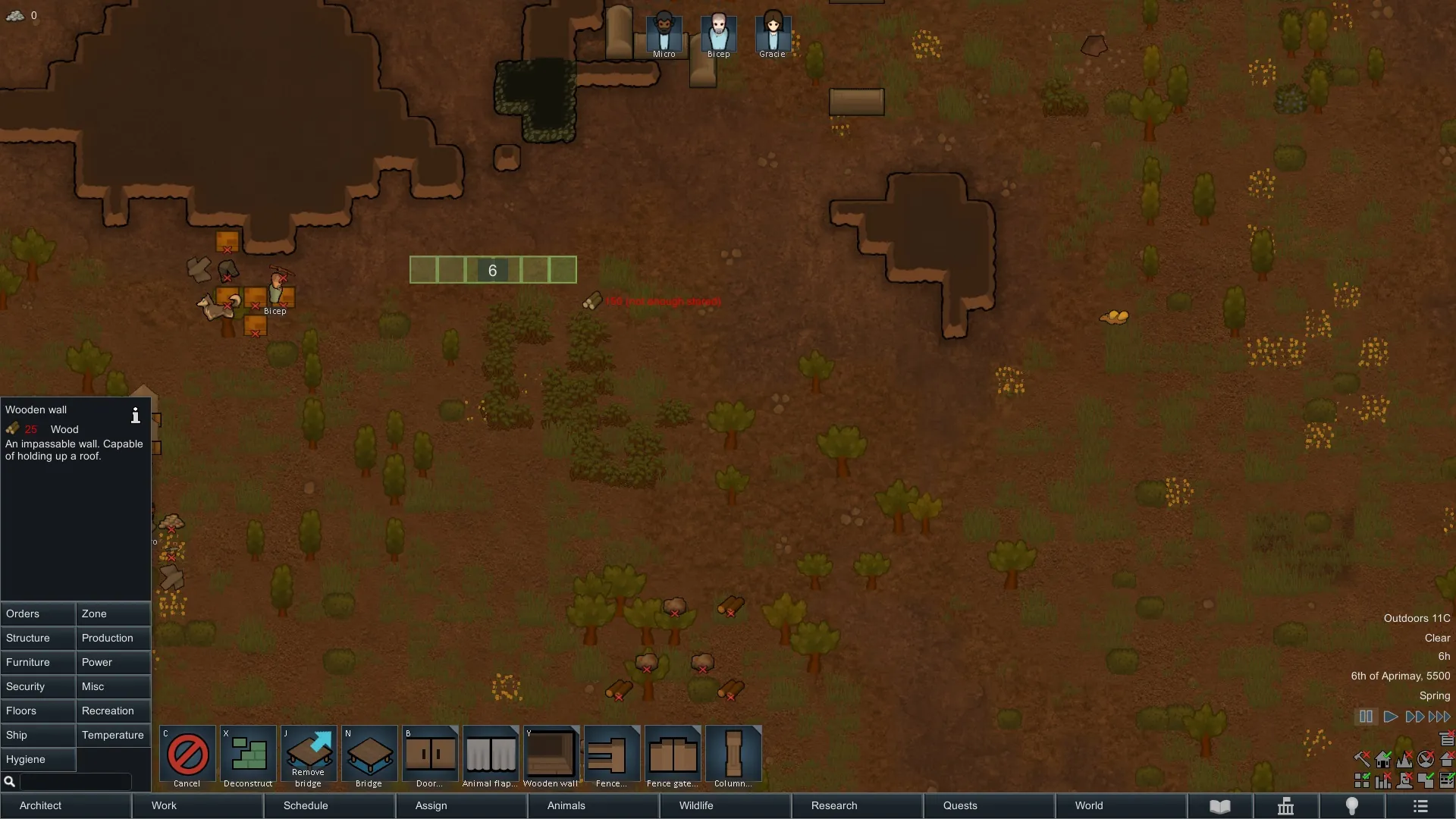
Task: Click the Cancel designator button
Action: click(x=187, y=757)
